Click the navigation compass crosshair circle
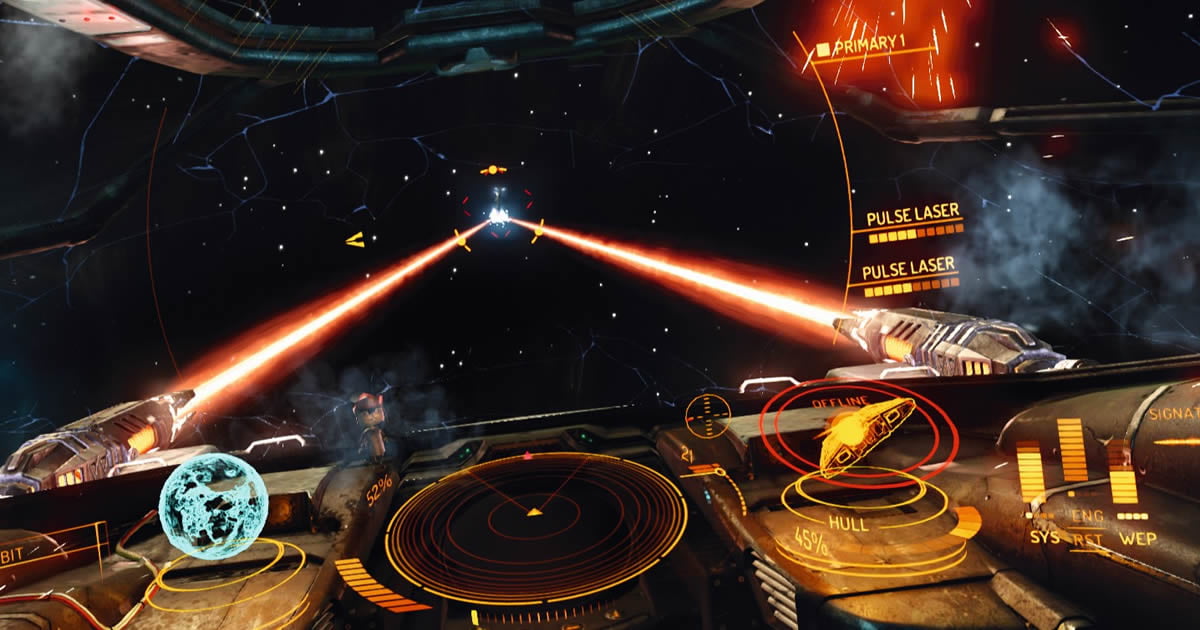 [x=708, y=415]
